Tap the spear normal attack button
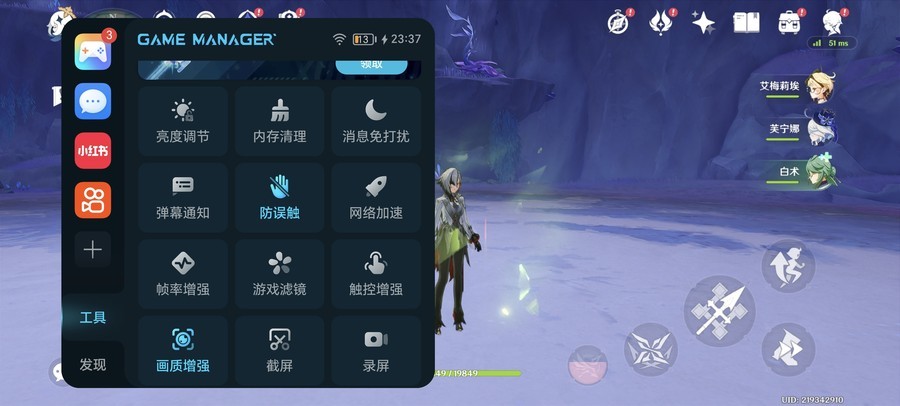 tap(718, 311)
